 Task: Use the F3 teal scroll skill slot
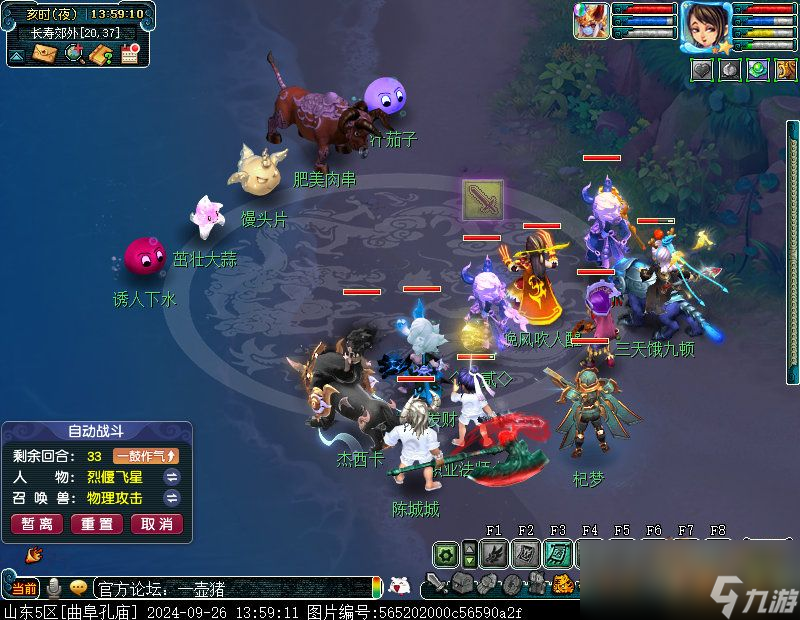[558, 553]
